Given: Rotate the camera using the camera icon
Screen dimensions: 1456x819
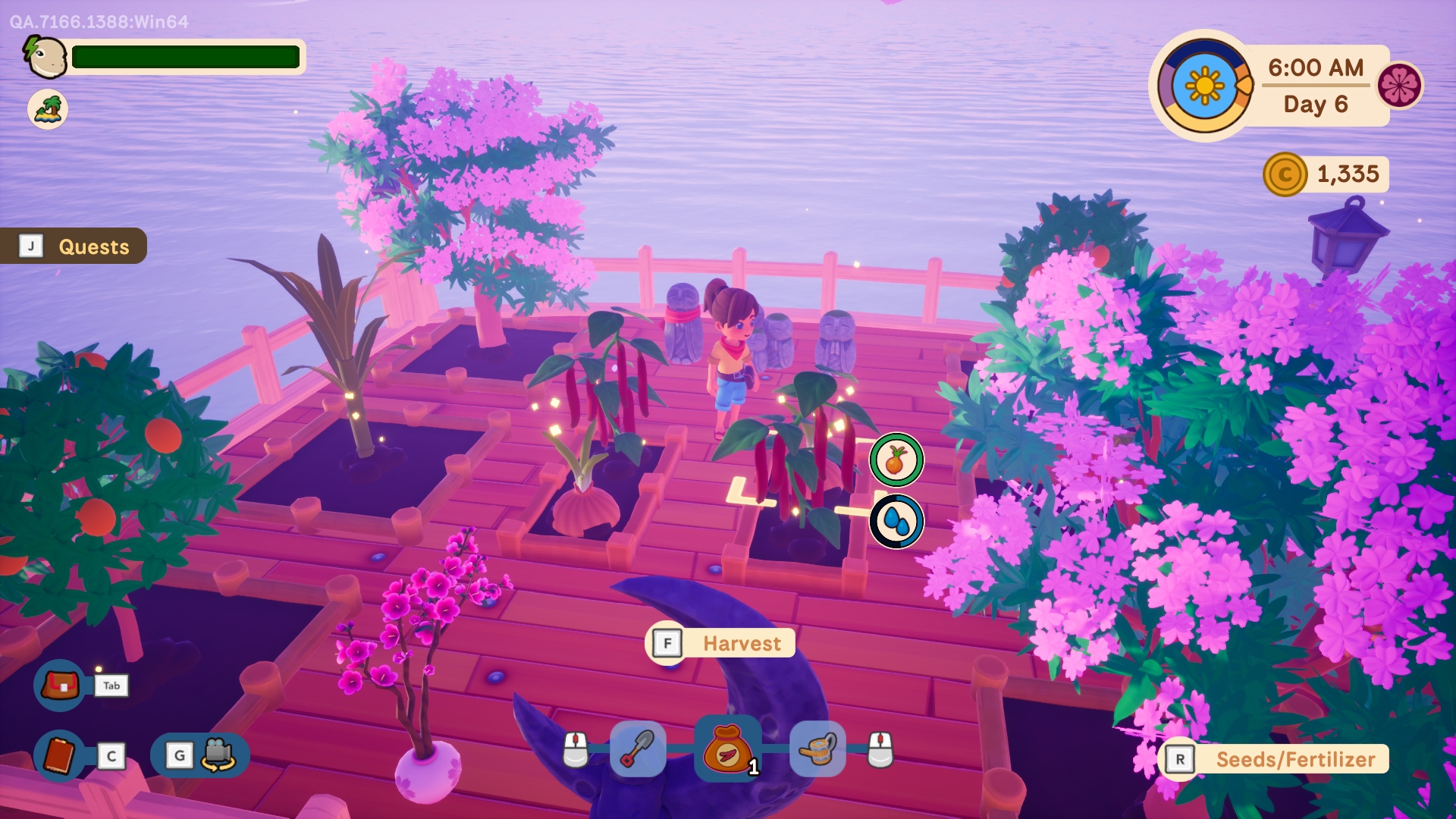Looking at the screenshot, I should coord(217,755).
